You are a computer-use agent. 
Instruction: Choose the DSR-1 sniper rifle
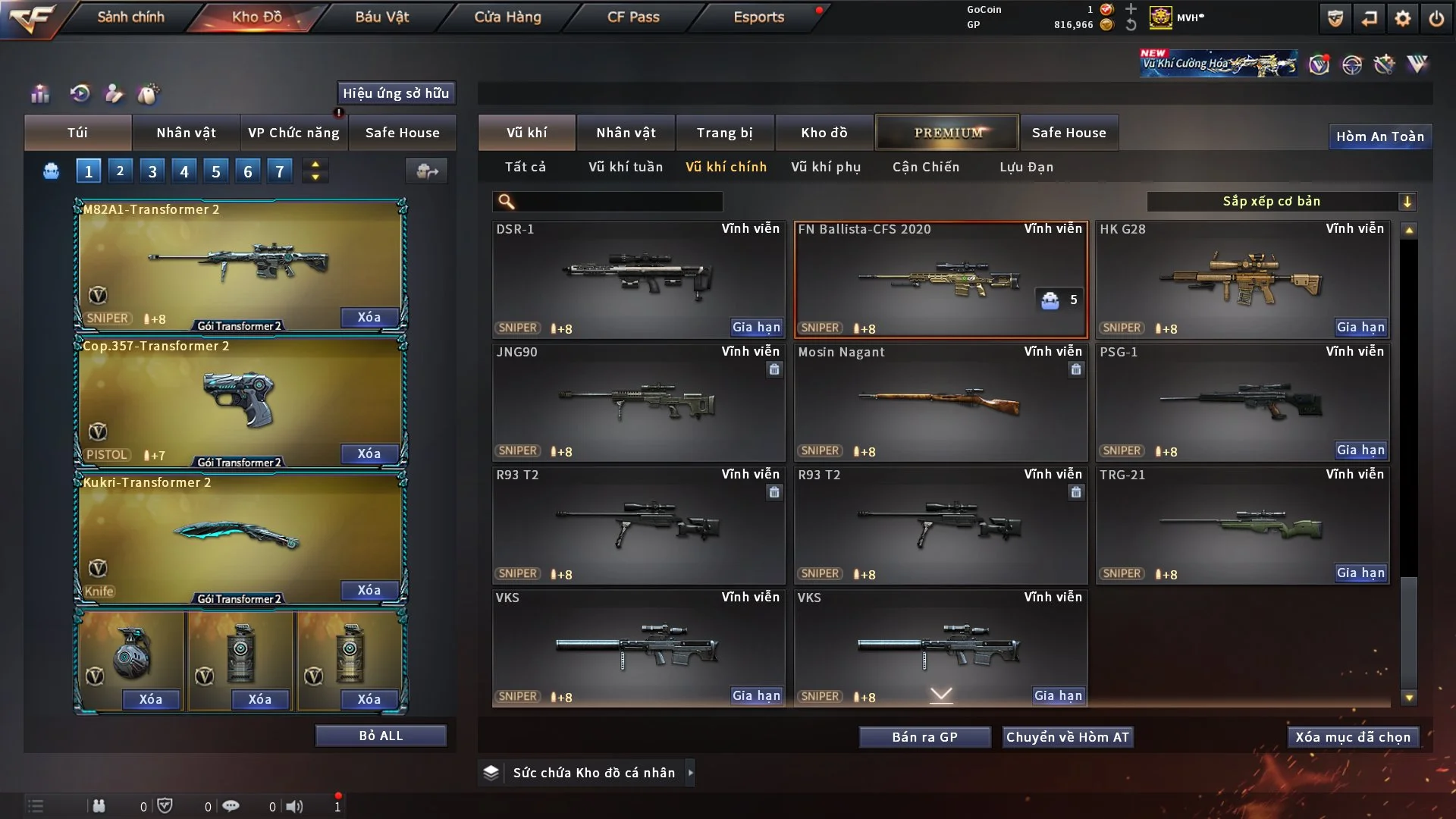(x=638, y=279)
